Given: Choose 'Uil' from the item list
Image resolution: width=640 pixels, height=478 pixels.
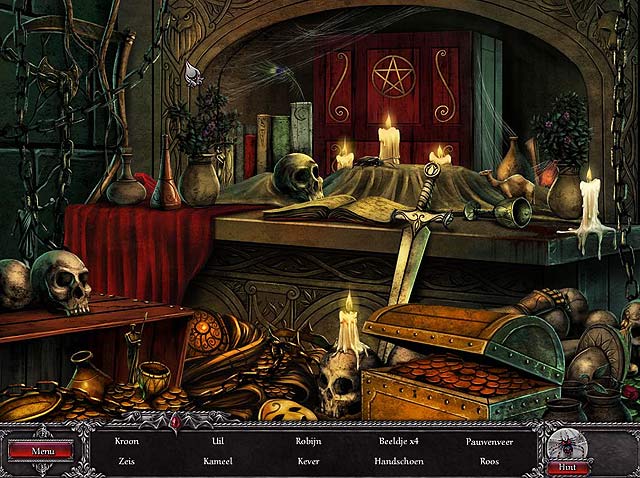Looking at the screenshot, I should pos(218,440).
